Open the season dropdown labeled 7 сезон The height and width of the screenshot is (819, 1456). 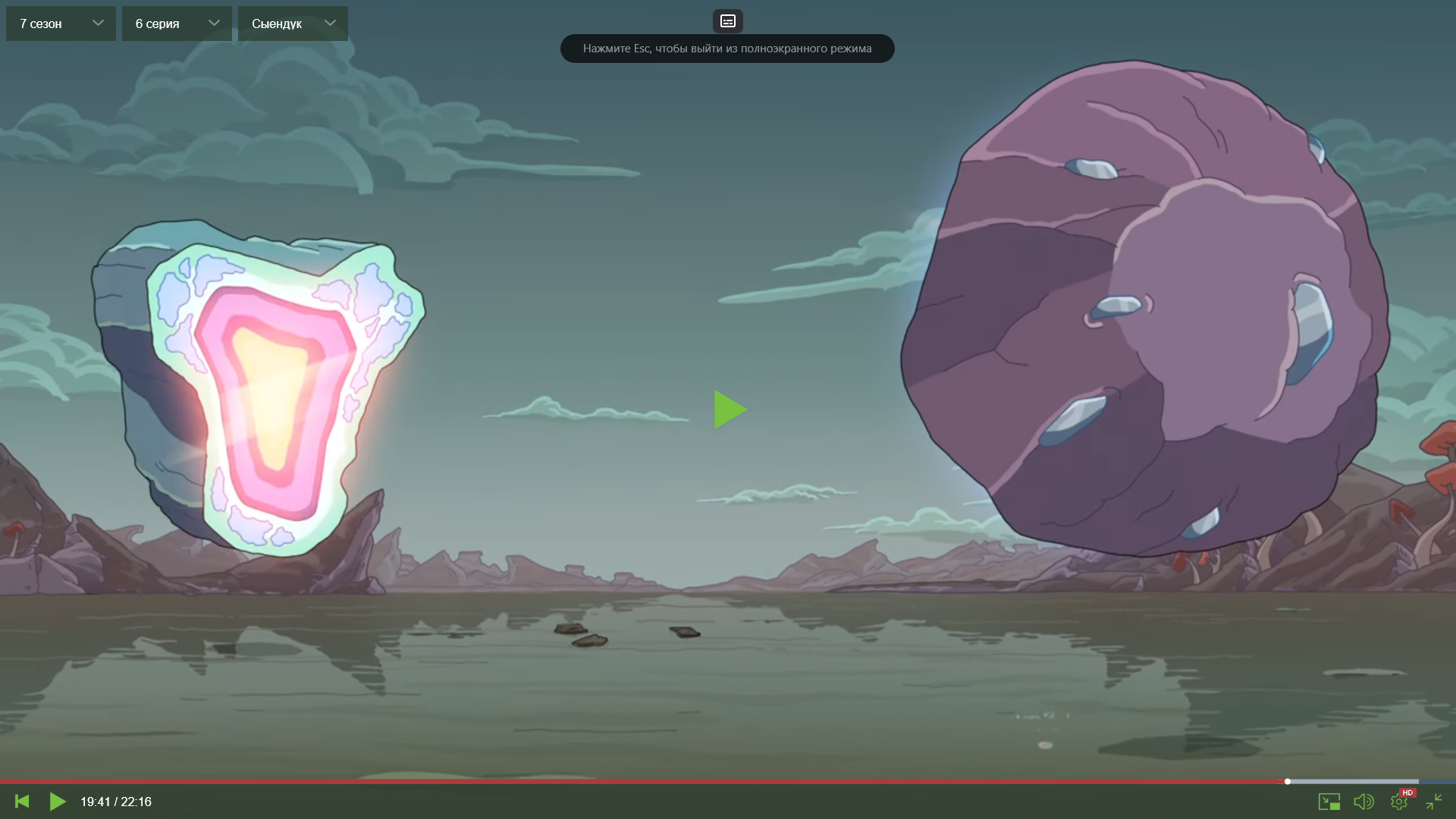(61, 24)
